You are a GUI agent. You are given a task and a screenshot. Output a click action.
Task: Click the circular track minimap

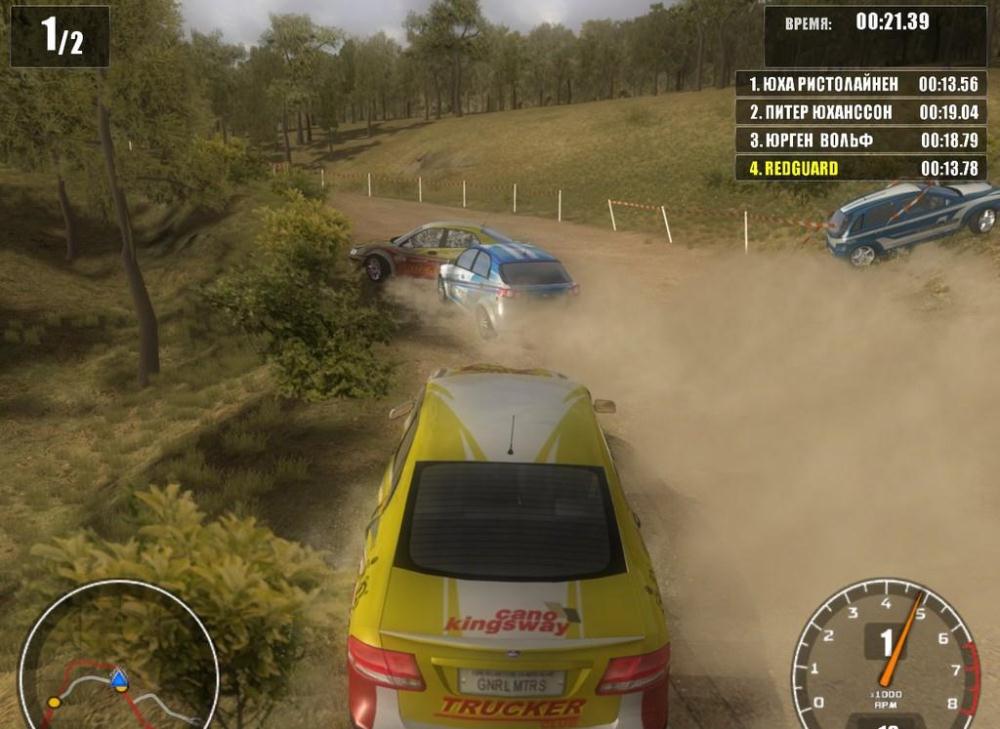(118, 660)
